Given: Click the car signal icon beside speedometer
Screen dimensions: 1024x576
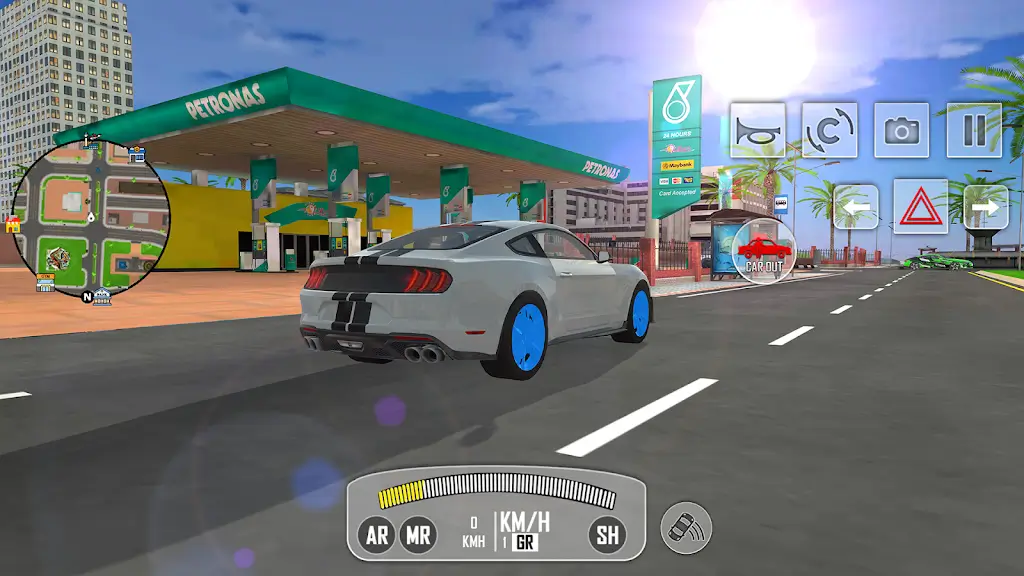Looking at the screenshot, I should tap(686, 527).
